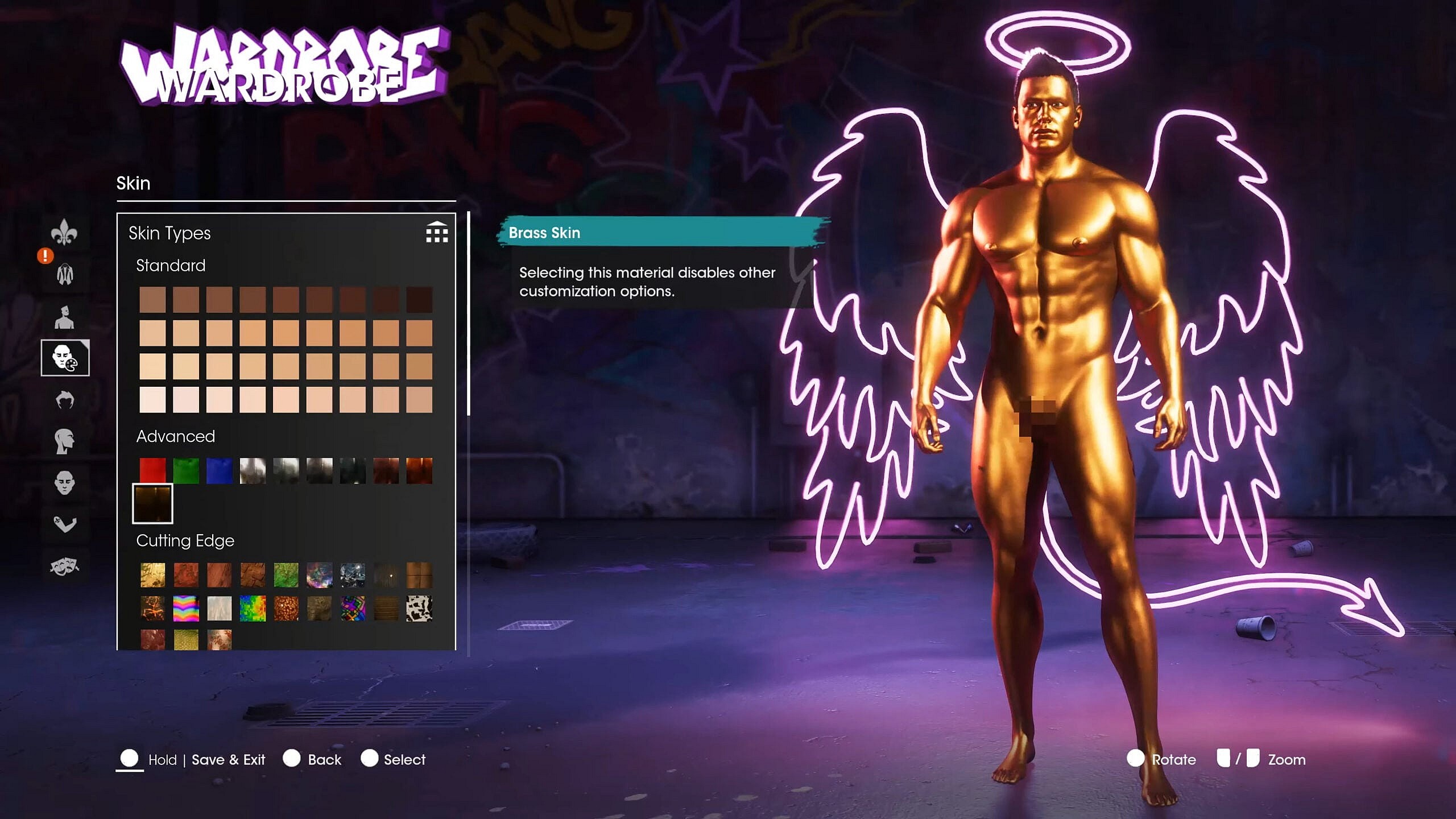Apply the rainbow striped Cutting Edge skin
The image size is (1456, 819).
186,608
